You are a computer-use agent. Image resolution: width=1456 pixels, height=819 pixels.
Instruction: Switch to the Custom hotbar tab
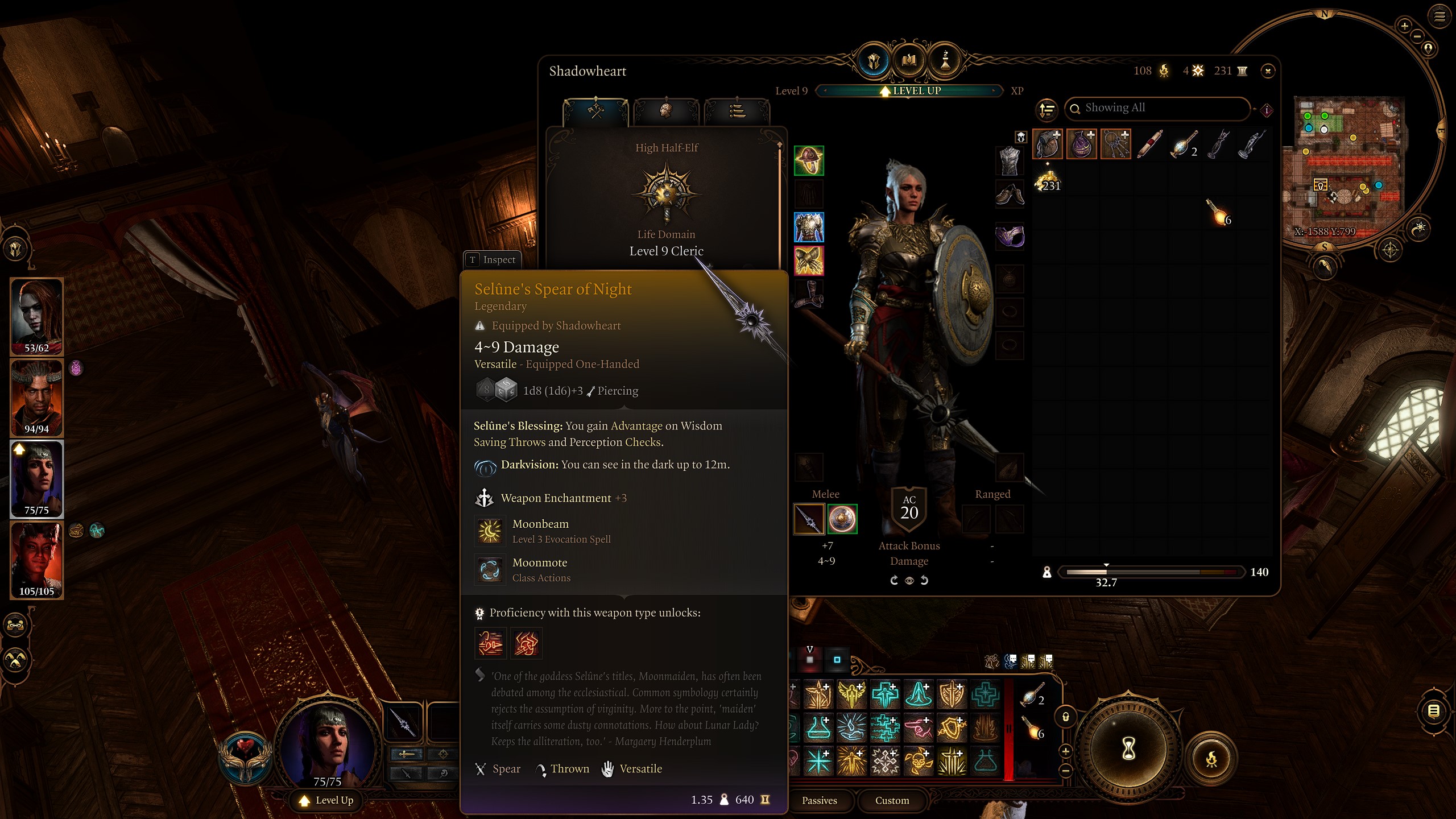[x=891, y=800]
